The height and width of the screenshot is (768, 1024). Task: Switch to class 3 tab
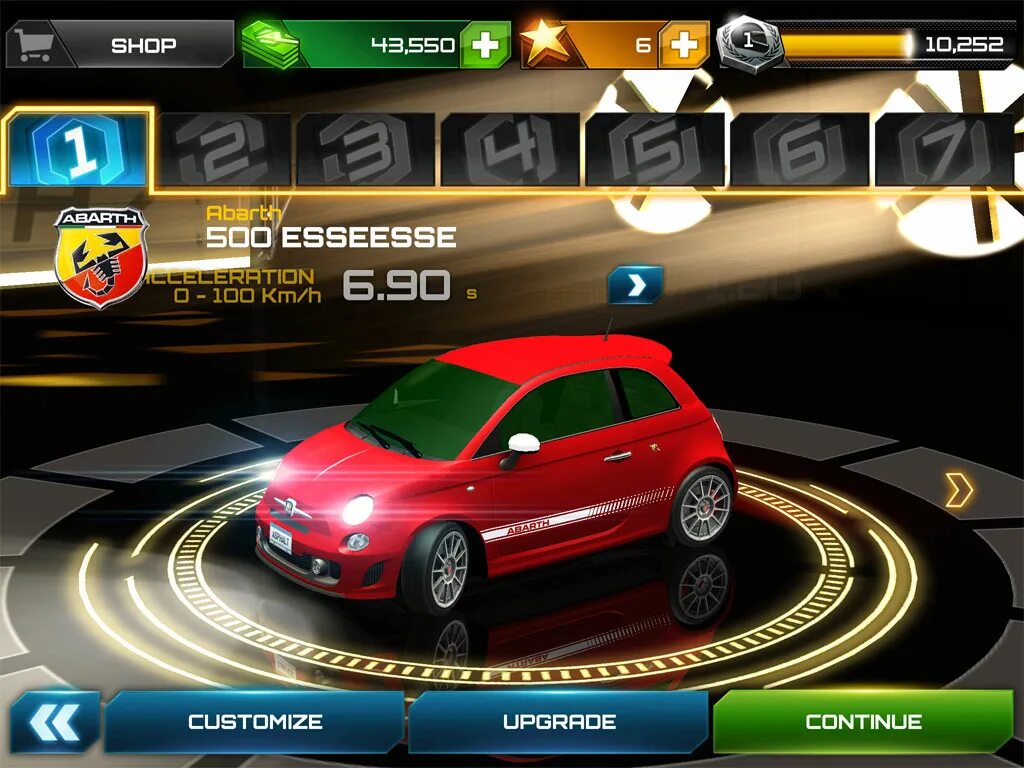click(367, 150)
